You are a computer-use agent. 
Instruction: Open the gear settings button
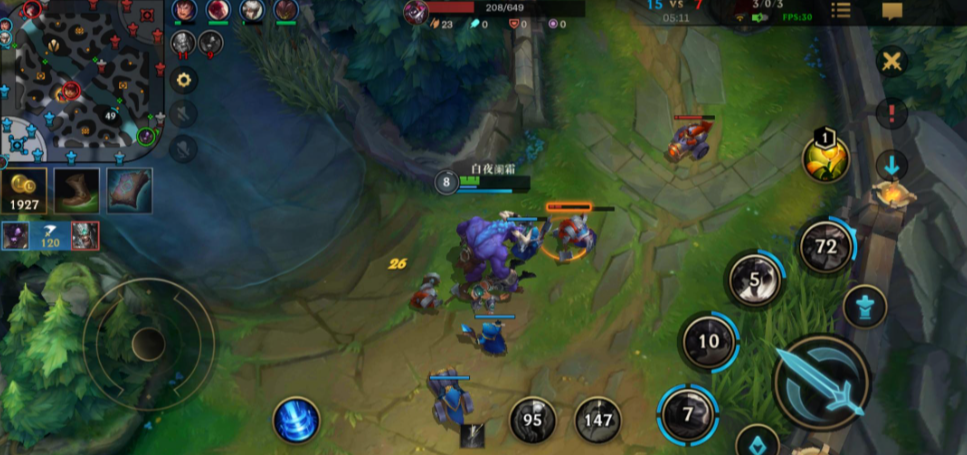click(x=183, y=79)
